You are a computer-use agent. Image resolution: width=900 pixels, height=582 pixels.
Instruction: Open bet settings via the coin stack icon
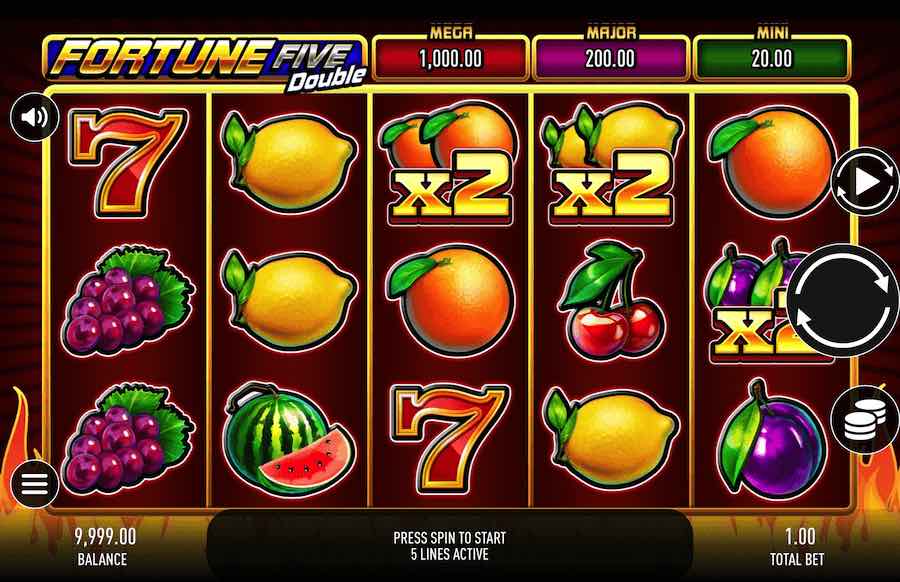click(863, 423)
